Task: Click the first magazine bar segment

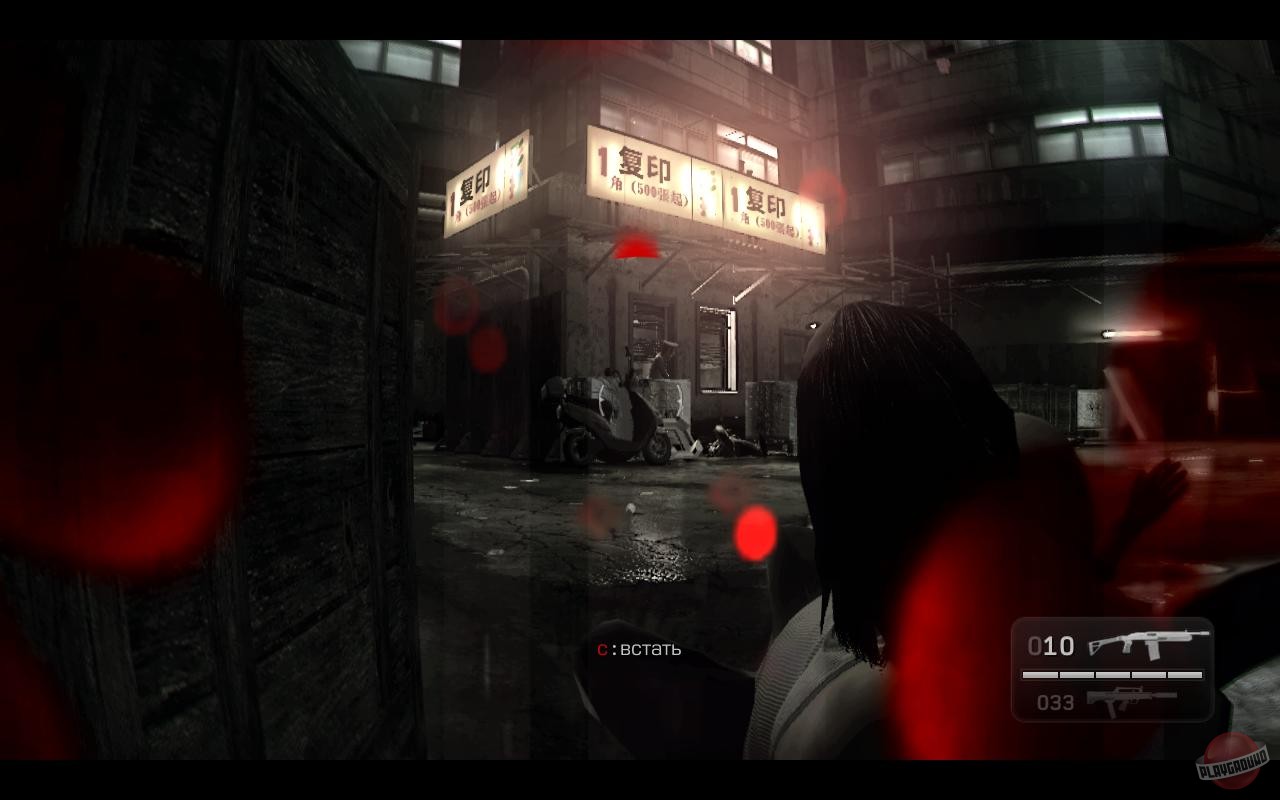Action: point(1040,673)
